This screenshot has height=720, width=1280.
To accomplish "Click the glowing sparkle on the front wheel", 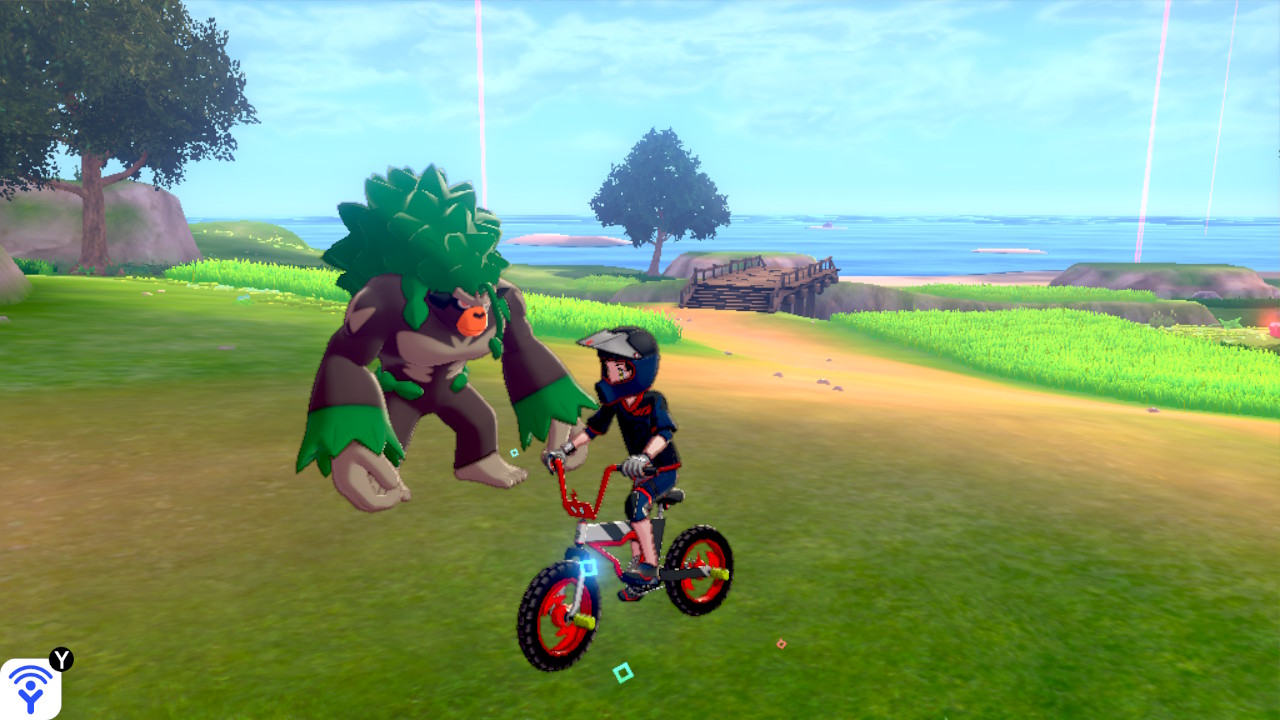I will coord(588,565).
